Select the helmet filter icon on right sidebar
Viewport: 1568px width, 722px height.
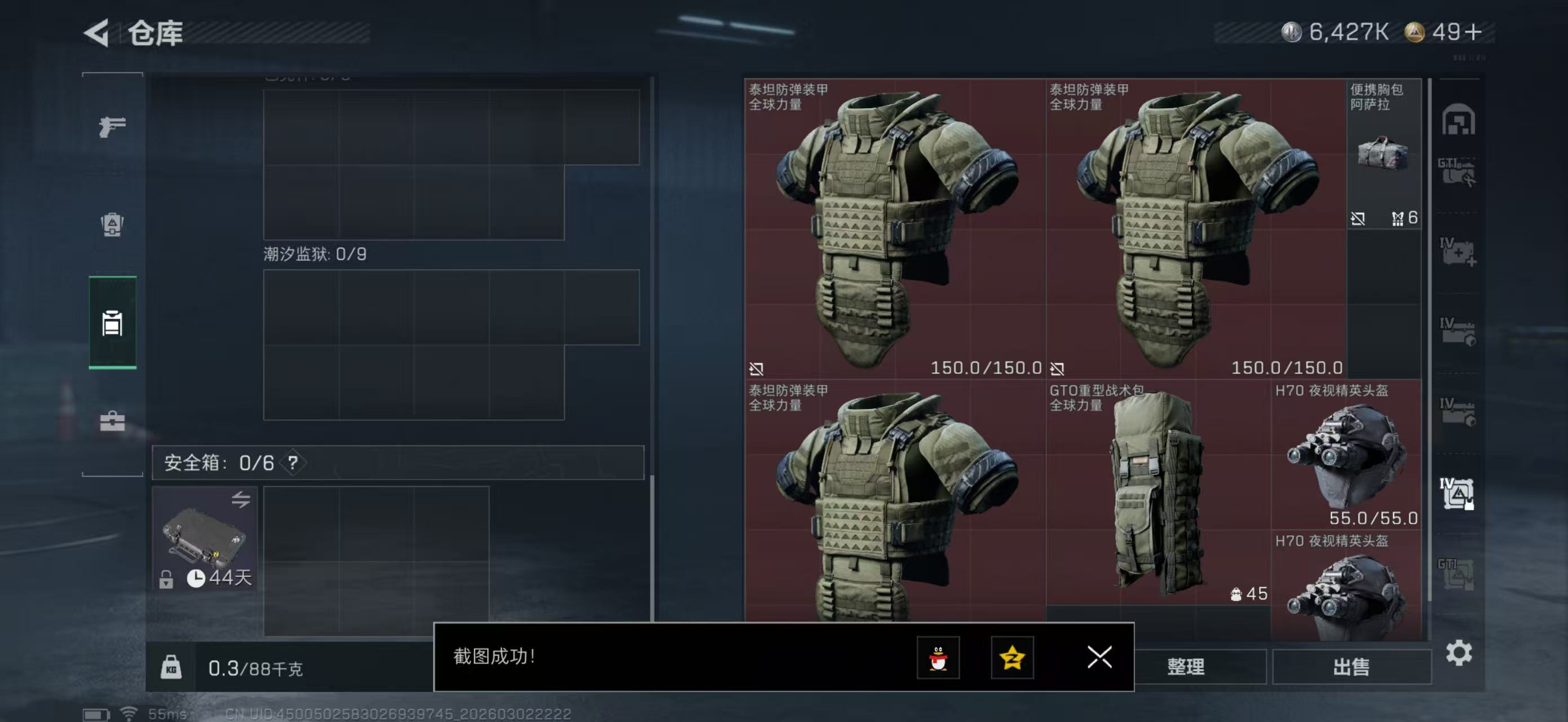(1458, 120)
